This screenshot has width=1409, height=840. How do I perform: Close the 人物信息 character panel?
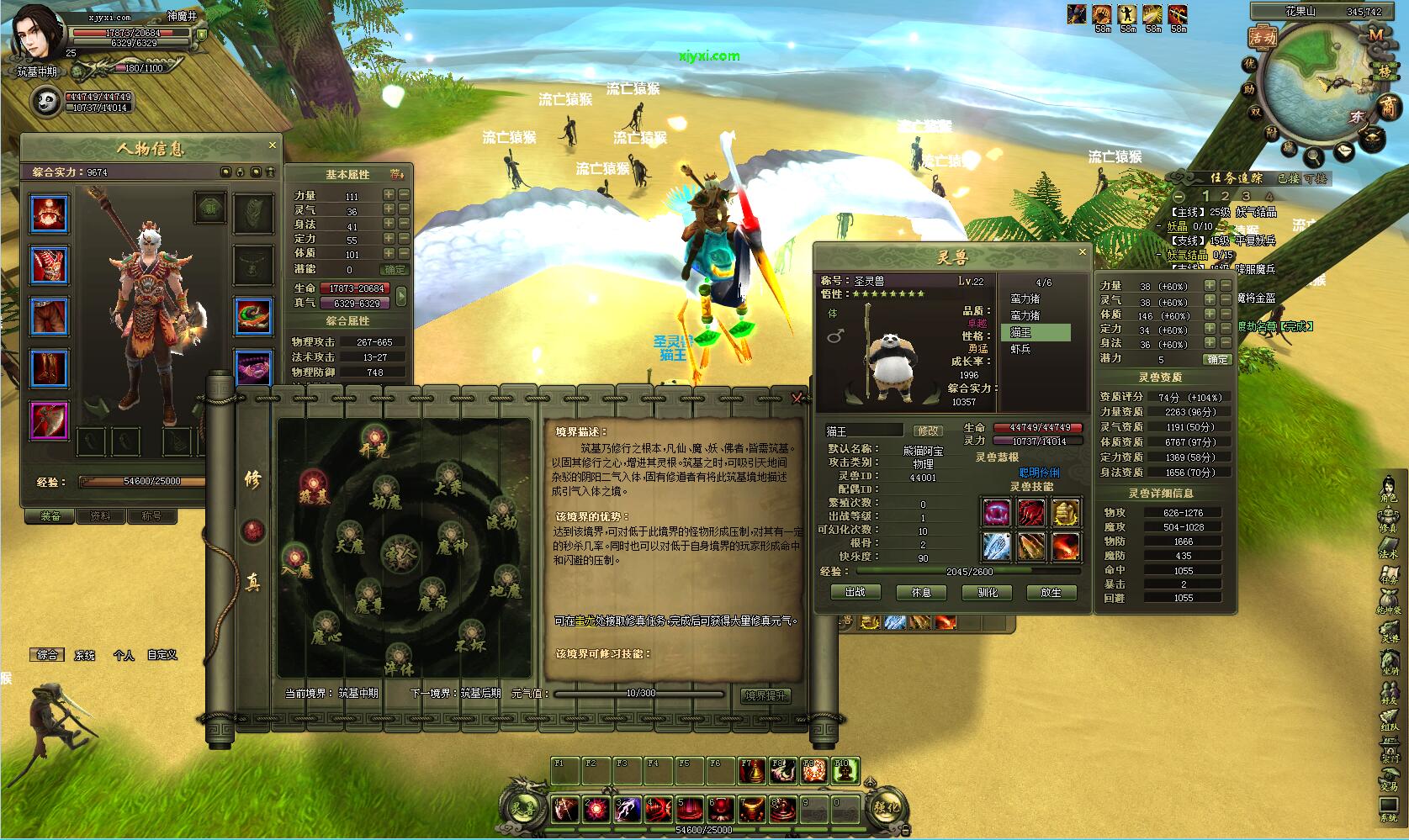tap(272, 145)
